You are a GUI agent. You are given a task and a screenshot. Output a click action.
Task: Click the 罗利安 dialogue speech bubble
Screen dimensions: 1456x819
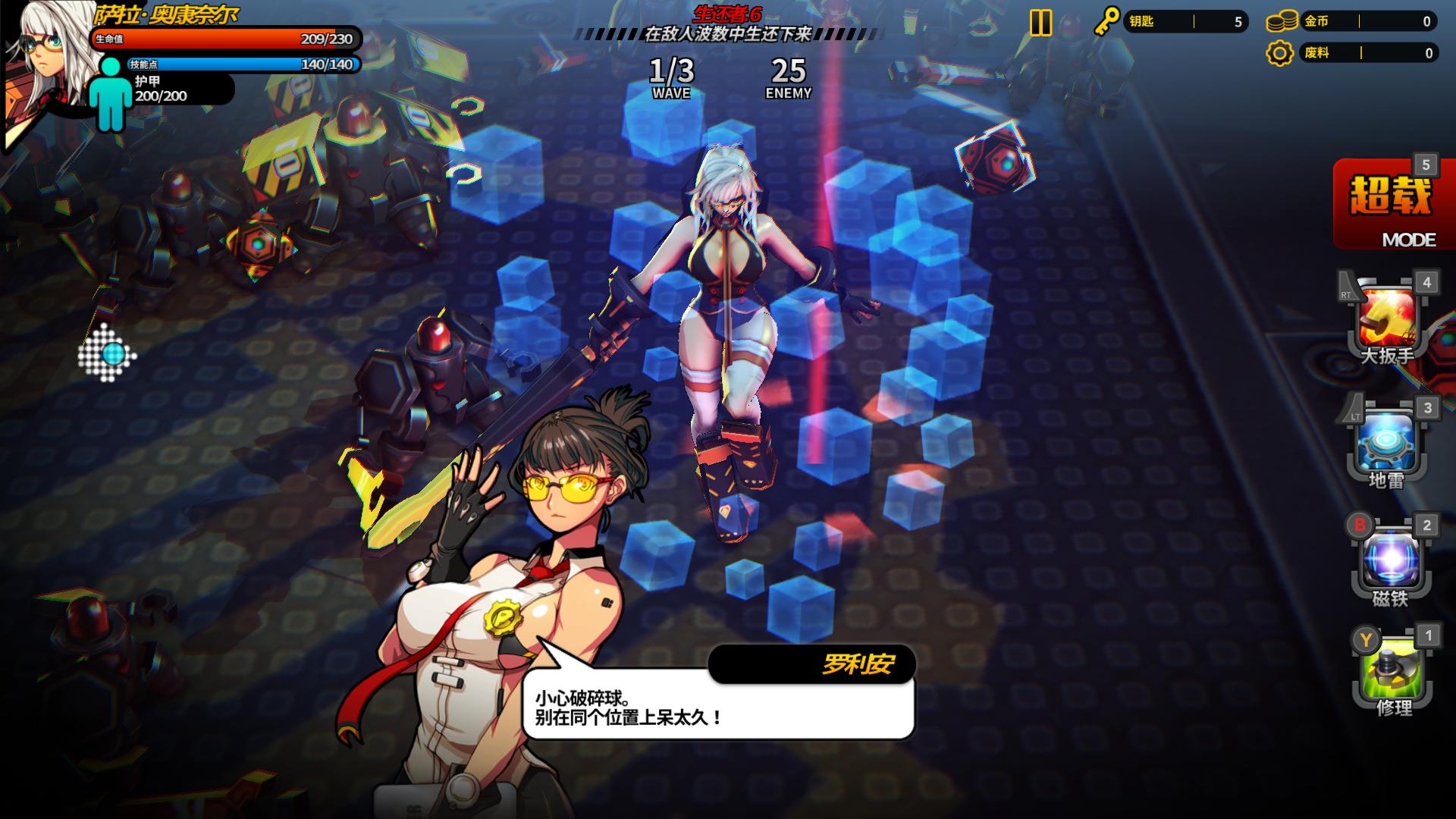(717, 705)
